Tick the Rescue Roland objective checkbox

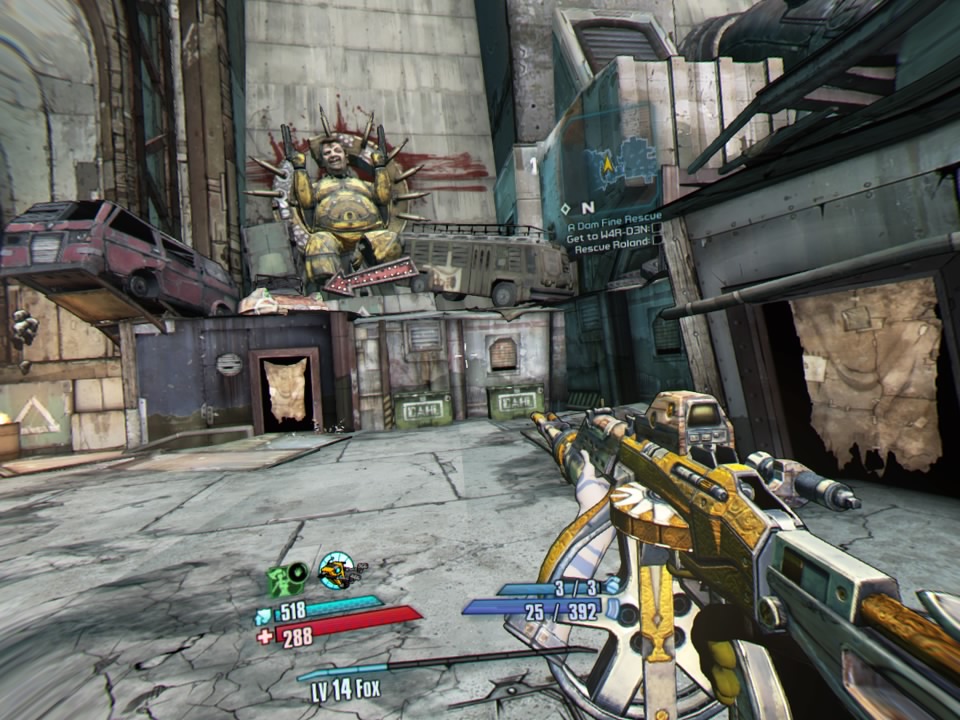657,242
